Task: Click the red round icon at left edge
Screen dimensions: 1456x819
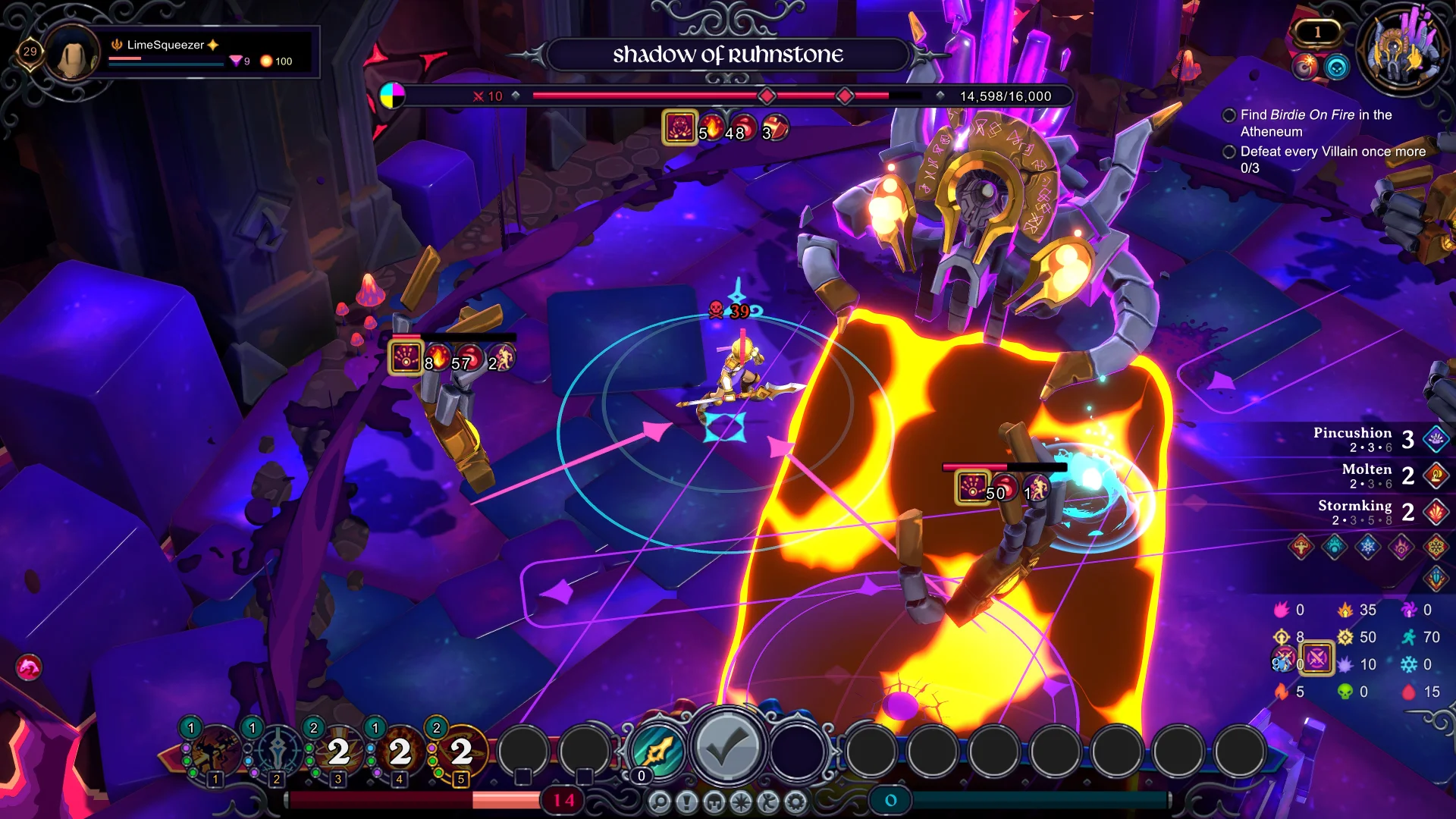Action: (29, 667)
